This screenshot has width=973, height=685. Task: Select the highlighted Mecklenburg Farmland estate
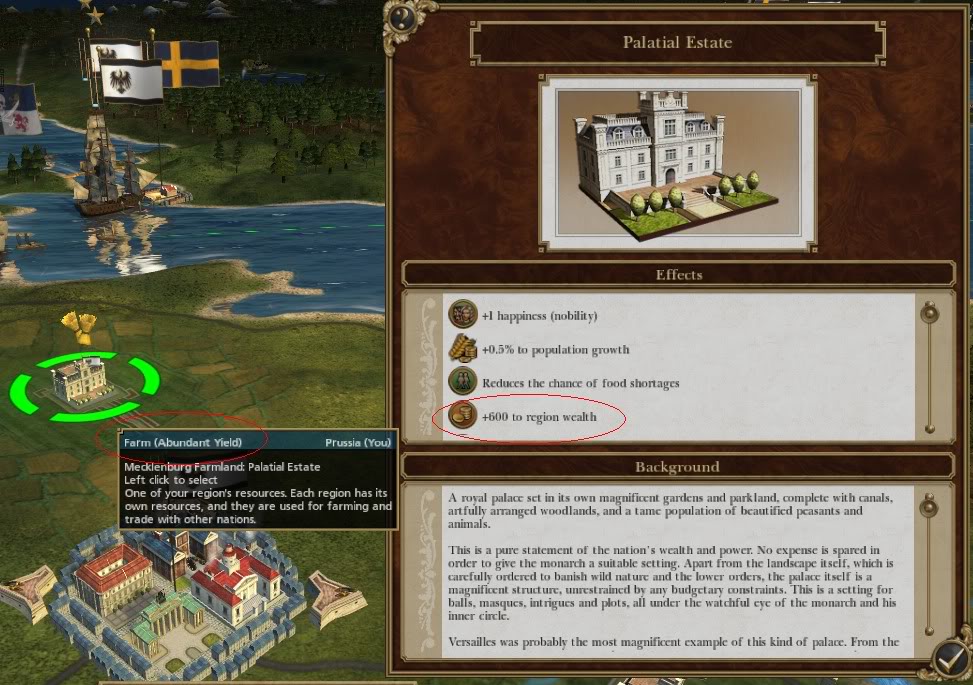click(85, 381)
